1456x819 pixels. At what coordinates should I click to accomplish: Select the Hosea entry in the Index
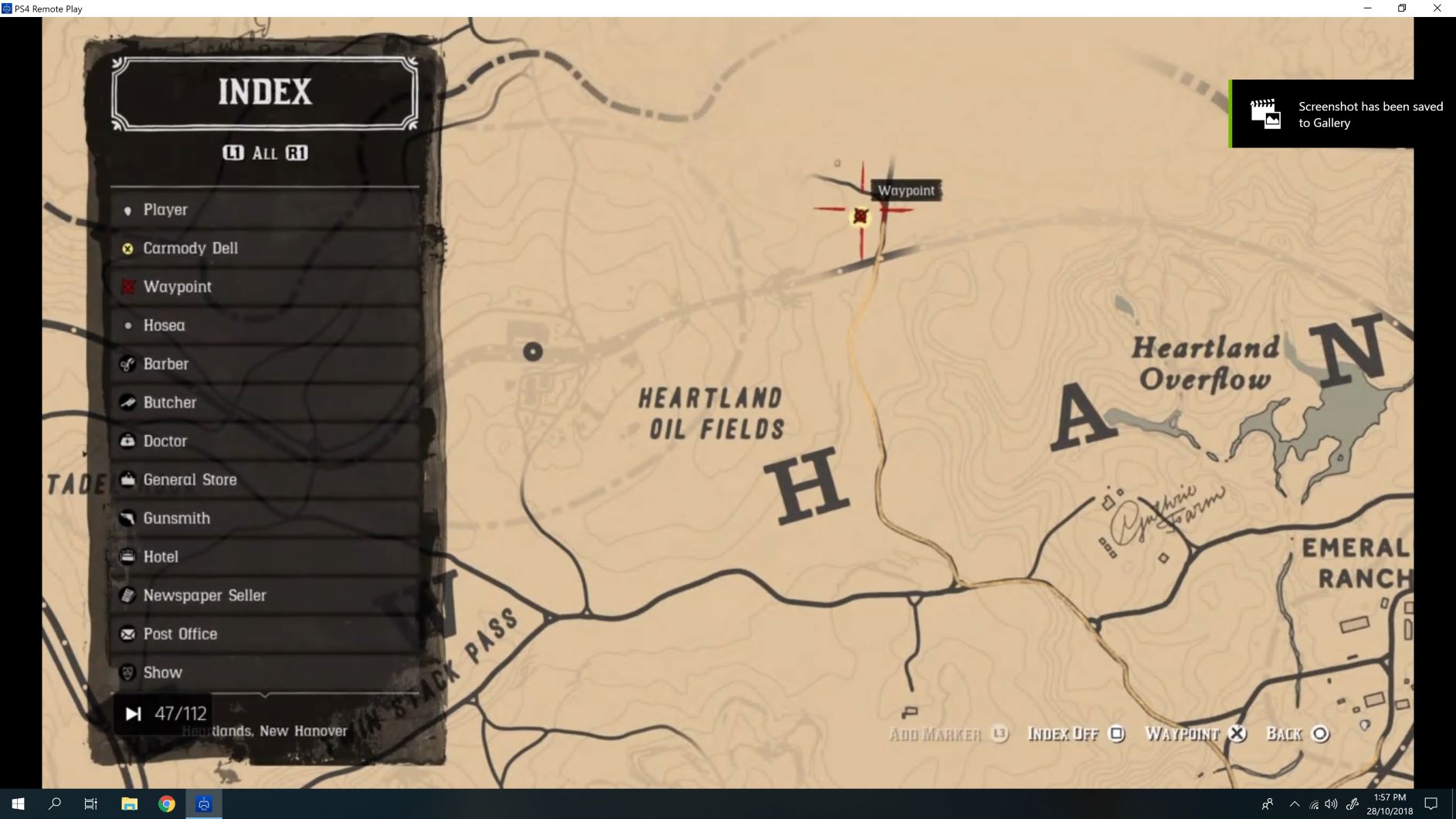click(163, 325)
